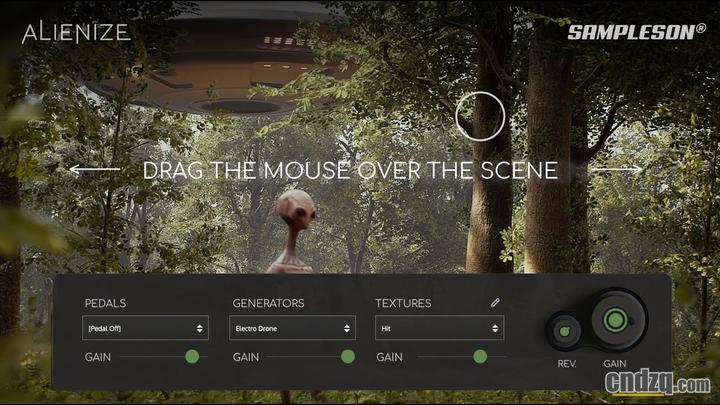Click the Alienize logo
The image size is (720, 405).
pyautogui.click(x=76, y=32)
